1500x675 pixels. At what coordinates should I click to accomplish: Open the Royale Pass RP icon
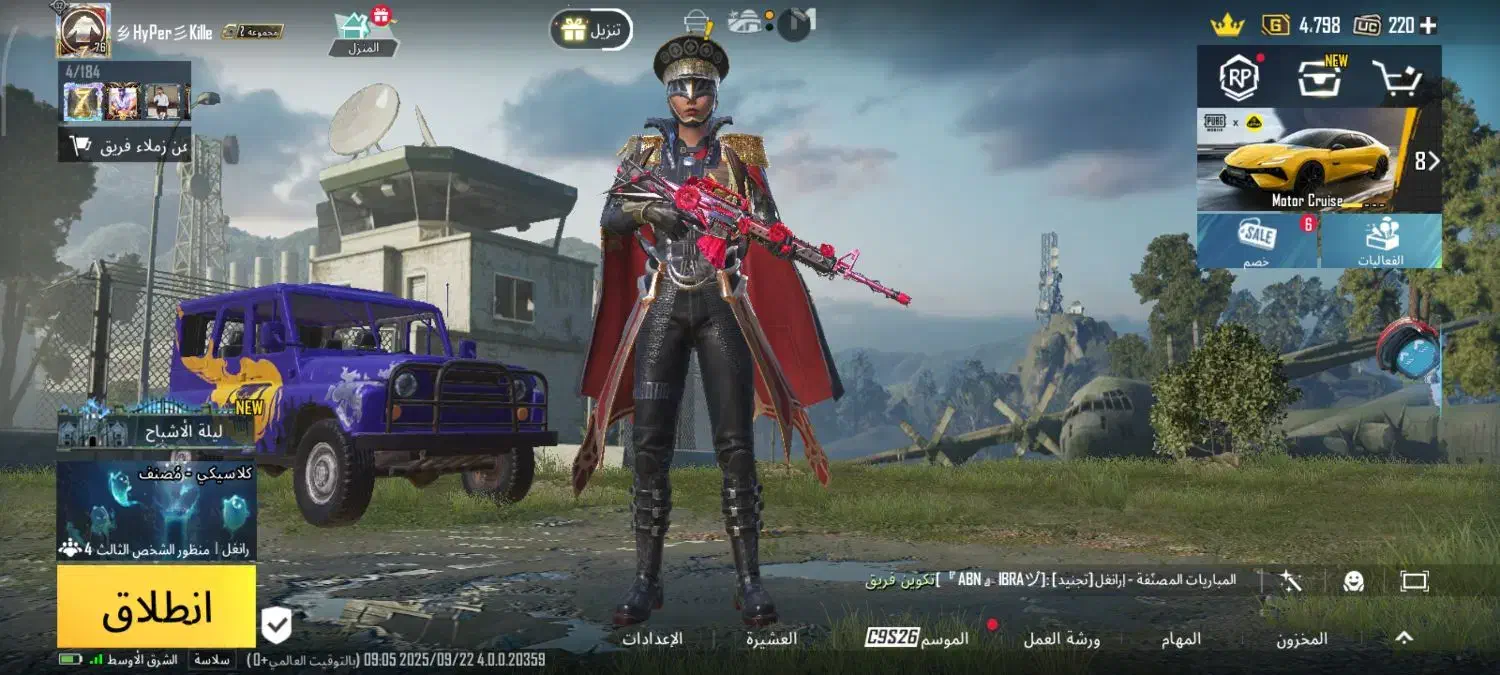[x=1239, y=78]
